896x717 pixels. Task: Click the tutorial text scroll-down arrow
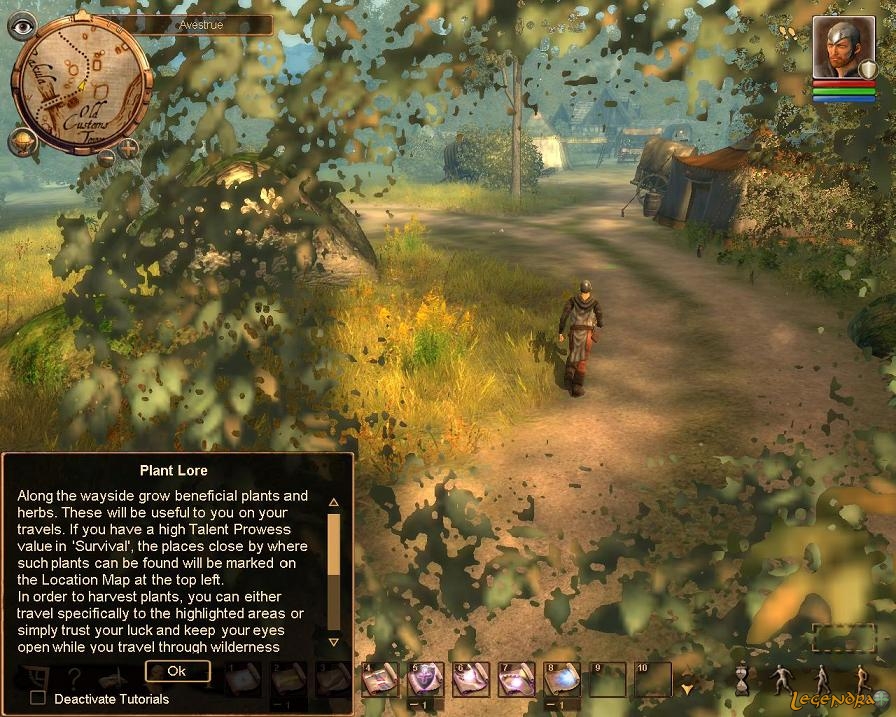pos(334,641)
